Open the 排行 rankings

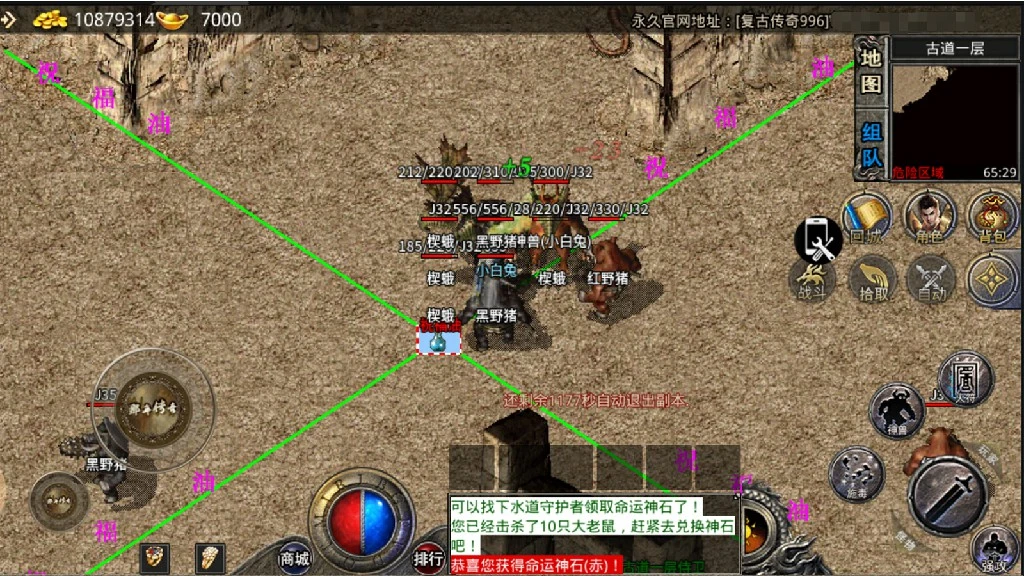coord(428,558)
